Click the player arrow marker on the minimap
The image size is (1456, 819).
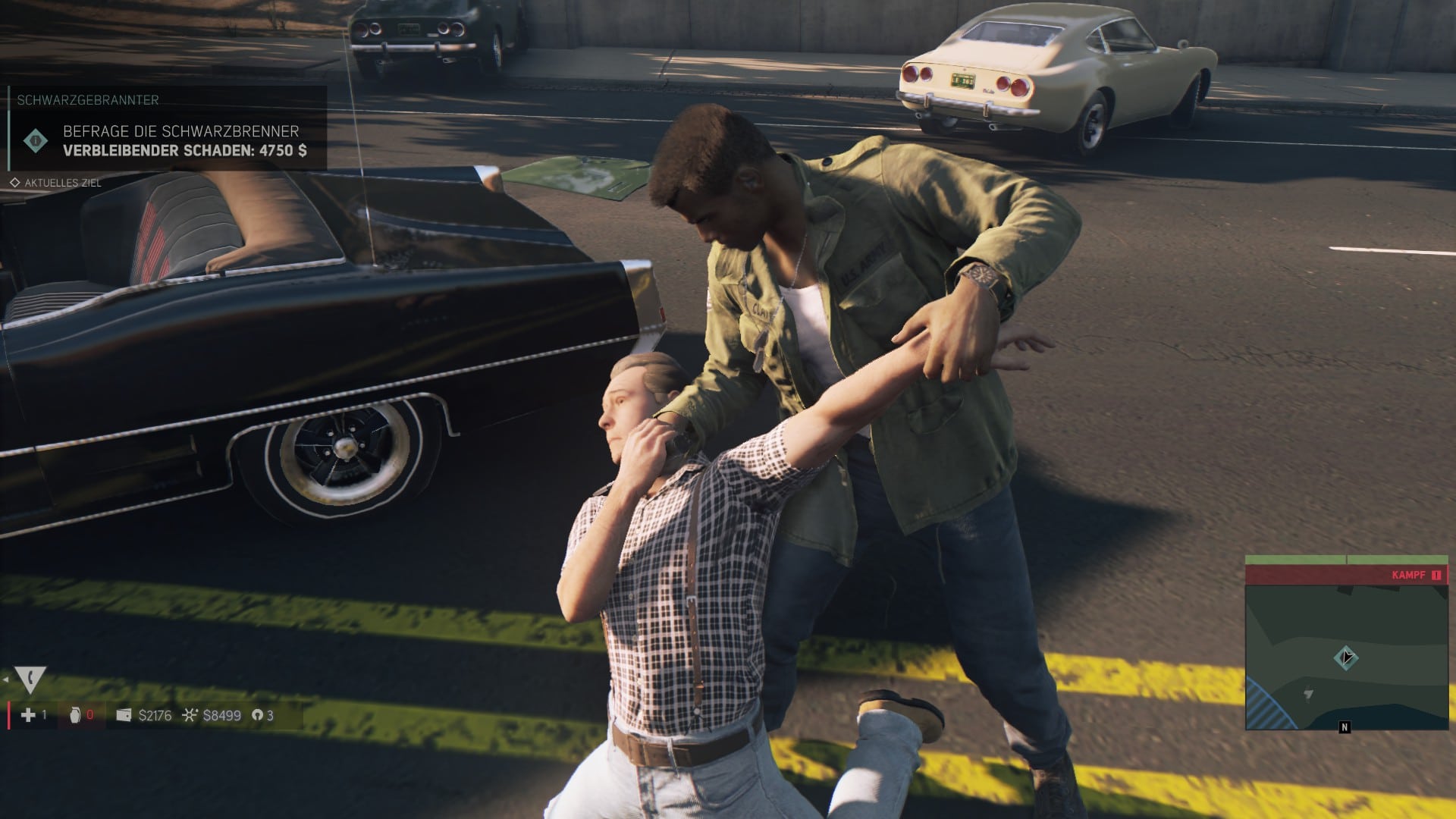[x=1346, y=657]
